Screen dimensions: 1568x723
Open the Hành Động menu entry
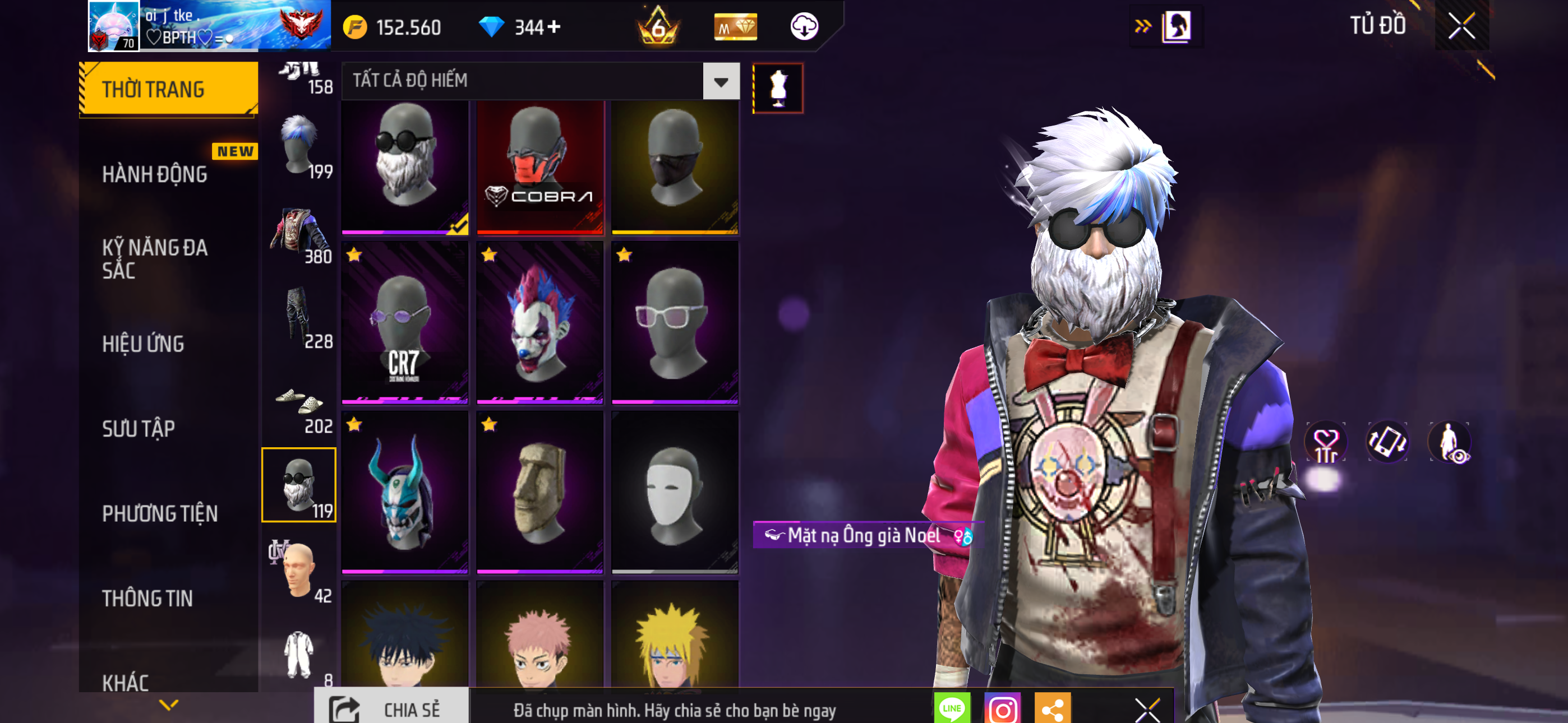(x=155, y=174)
